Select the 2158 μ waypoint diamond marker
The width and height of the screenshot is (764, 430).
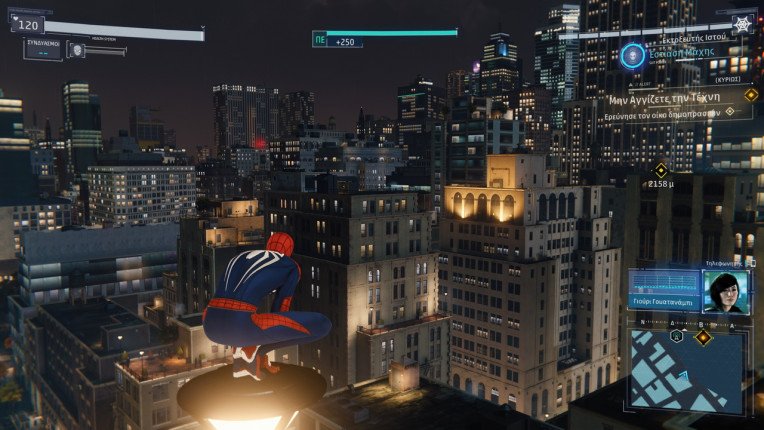(x=660, y=169)
